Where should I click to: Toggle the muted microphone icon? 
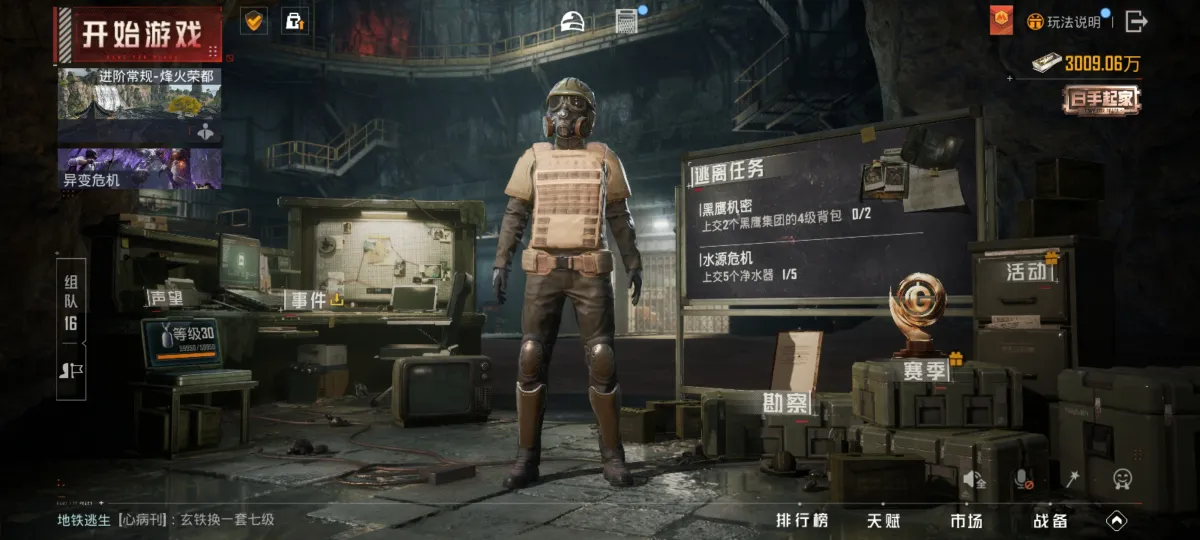(1023, 481)
